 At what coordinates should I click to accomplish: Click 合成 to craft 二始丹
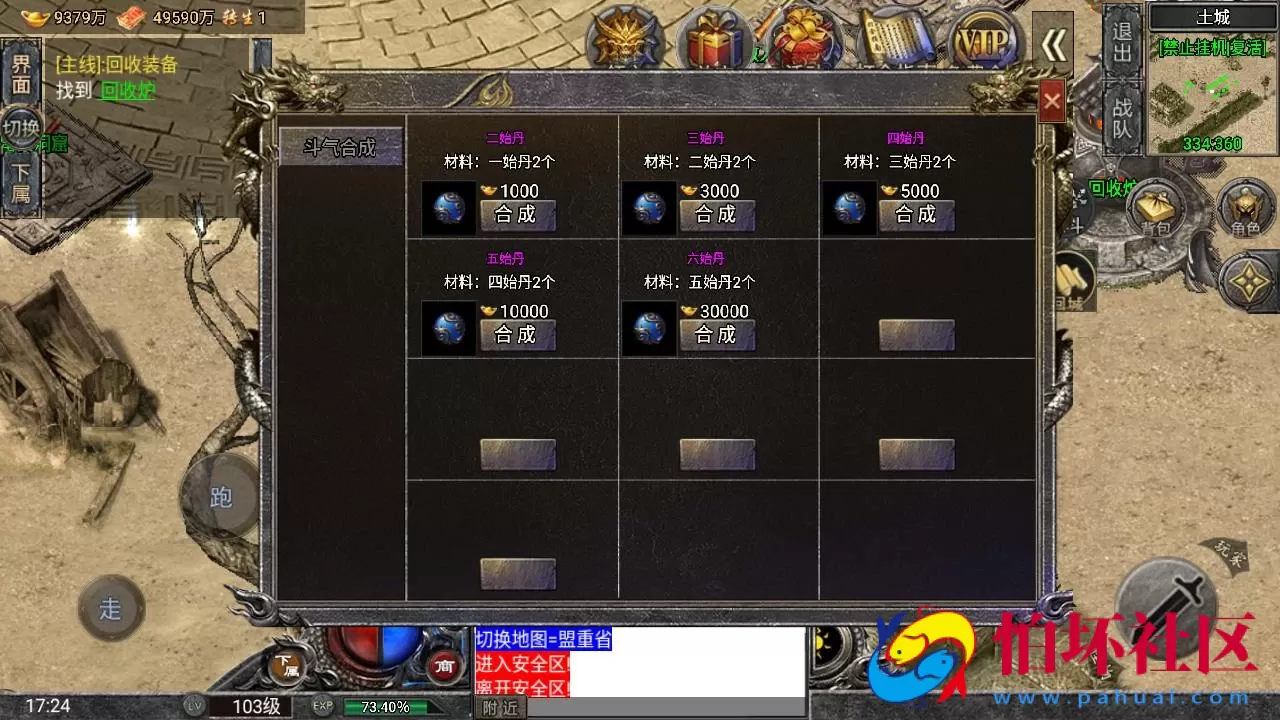pyautogui.click(x=517, y=214)
